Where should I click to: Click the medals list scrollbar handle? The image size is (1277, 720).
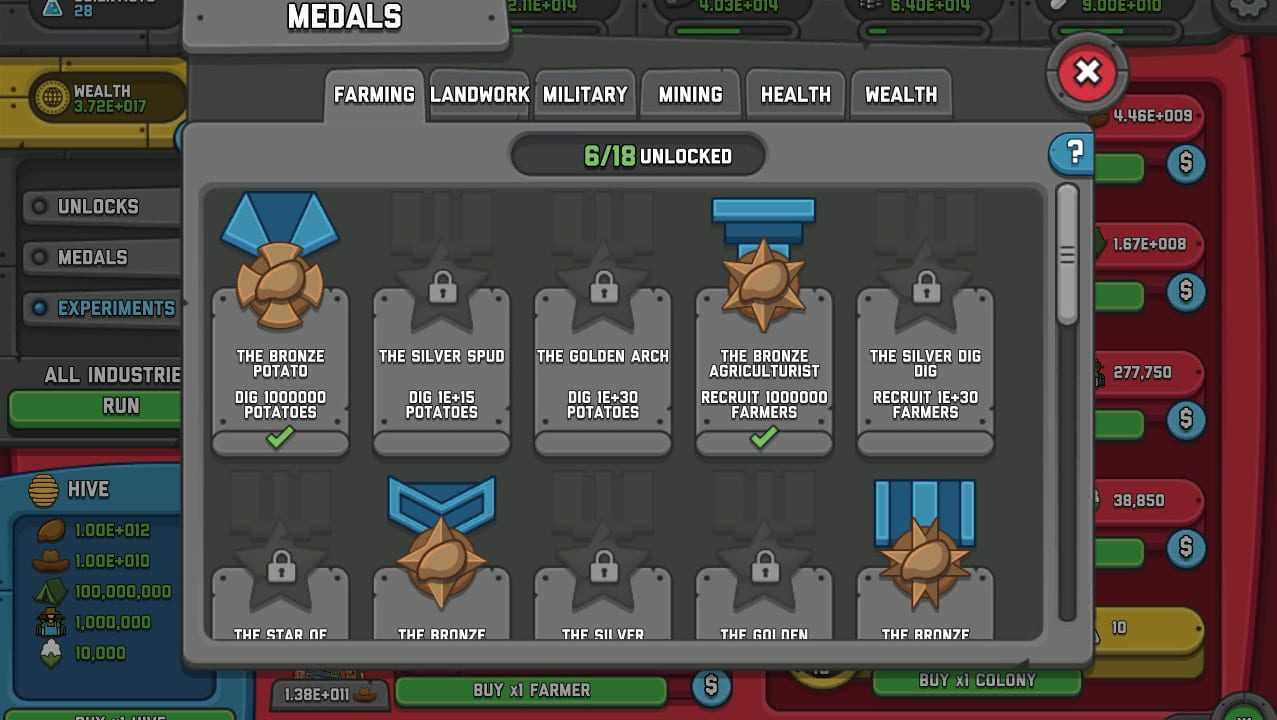(1067, 255)
